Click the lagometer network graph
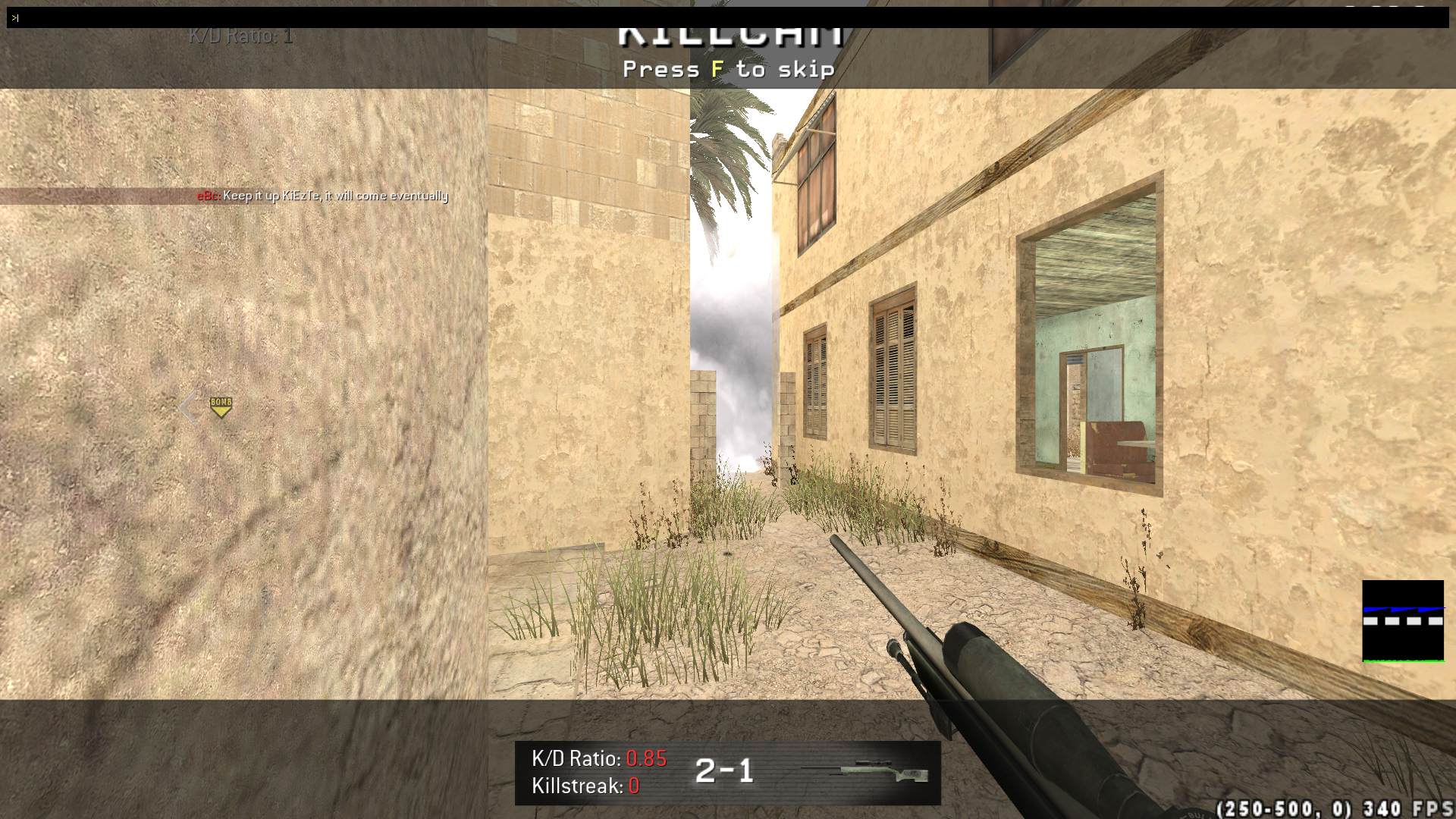The width and height of the screenshot is (1456, 819). tap(1402, 621)
